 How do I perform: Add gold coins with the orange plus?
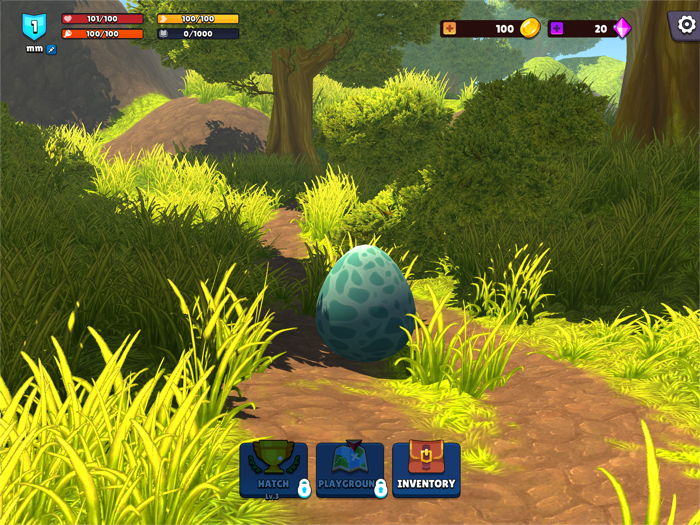[449, 28]
